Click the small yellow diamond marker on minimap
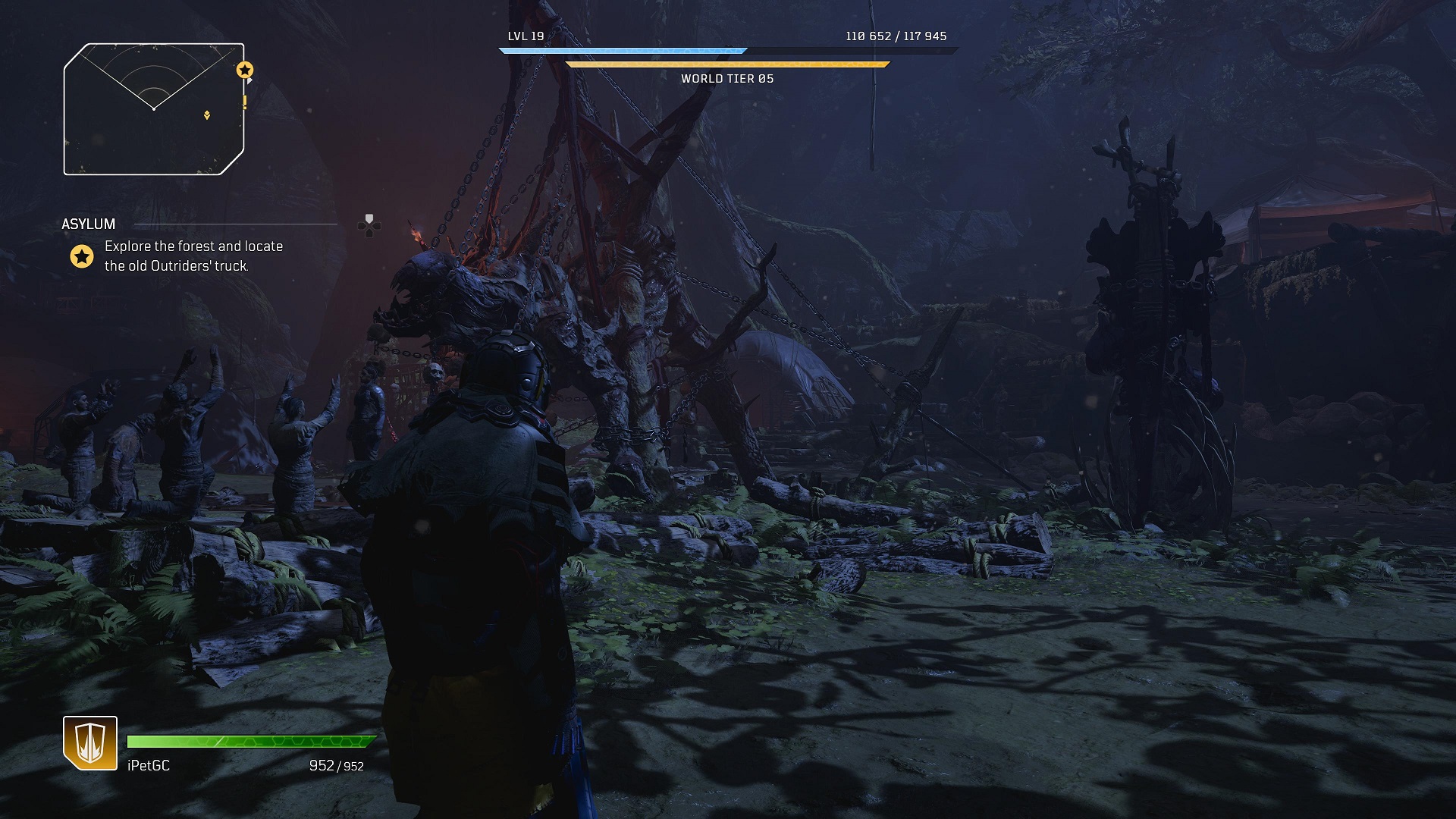This screenshot has height=819, width=1456. [207, 115]
